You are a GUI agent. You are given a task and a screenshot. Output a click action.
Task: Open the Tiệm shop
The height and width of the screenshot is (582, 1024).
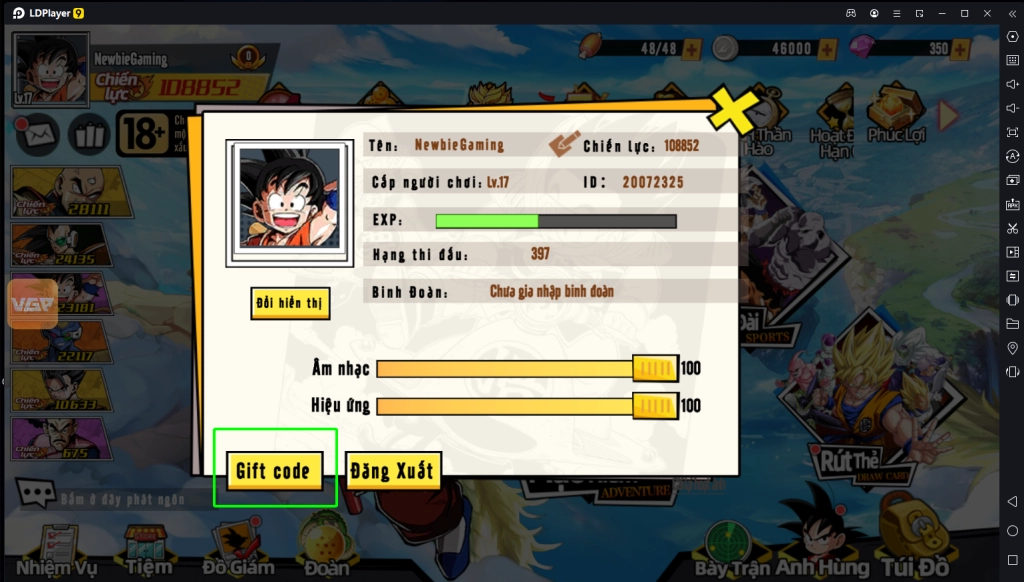tap(149, 552)
